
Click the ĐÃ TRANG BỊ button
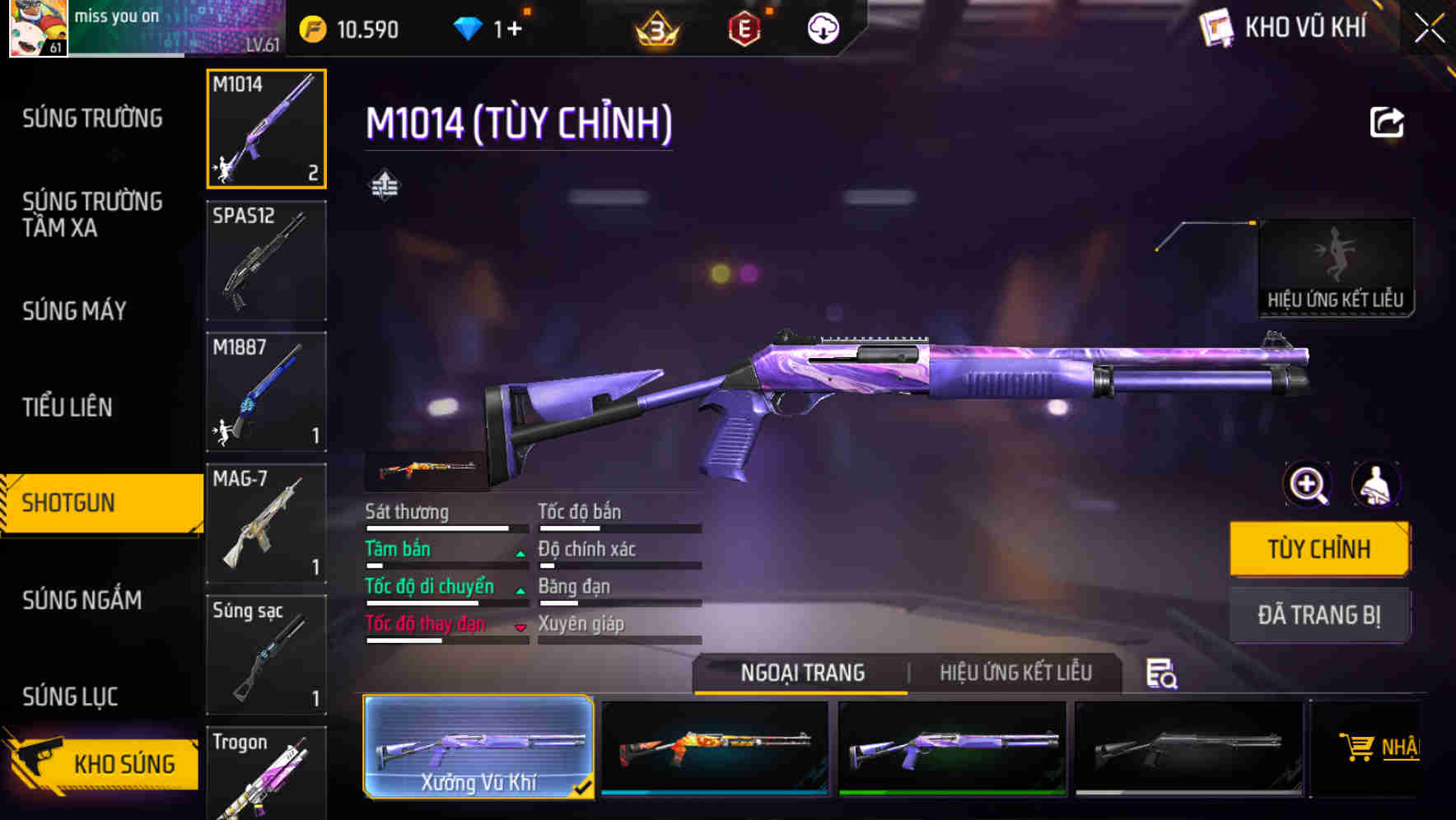1319,615
